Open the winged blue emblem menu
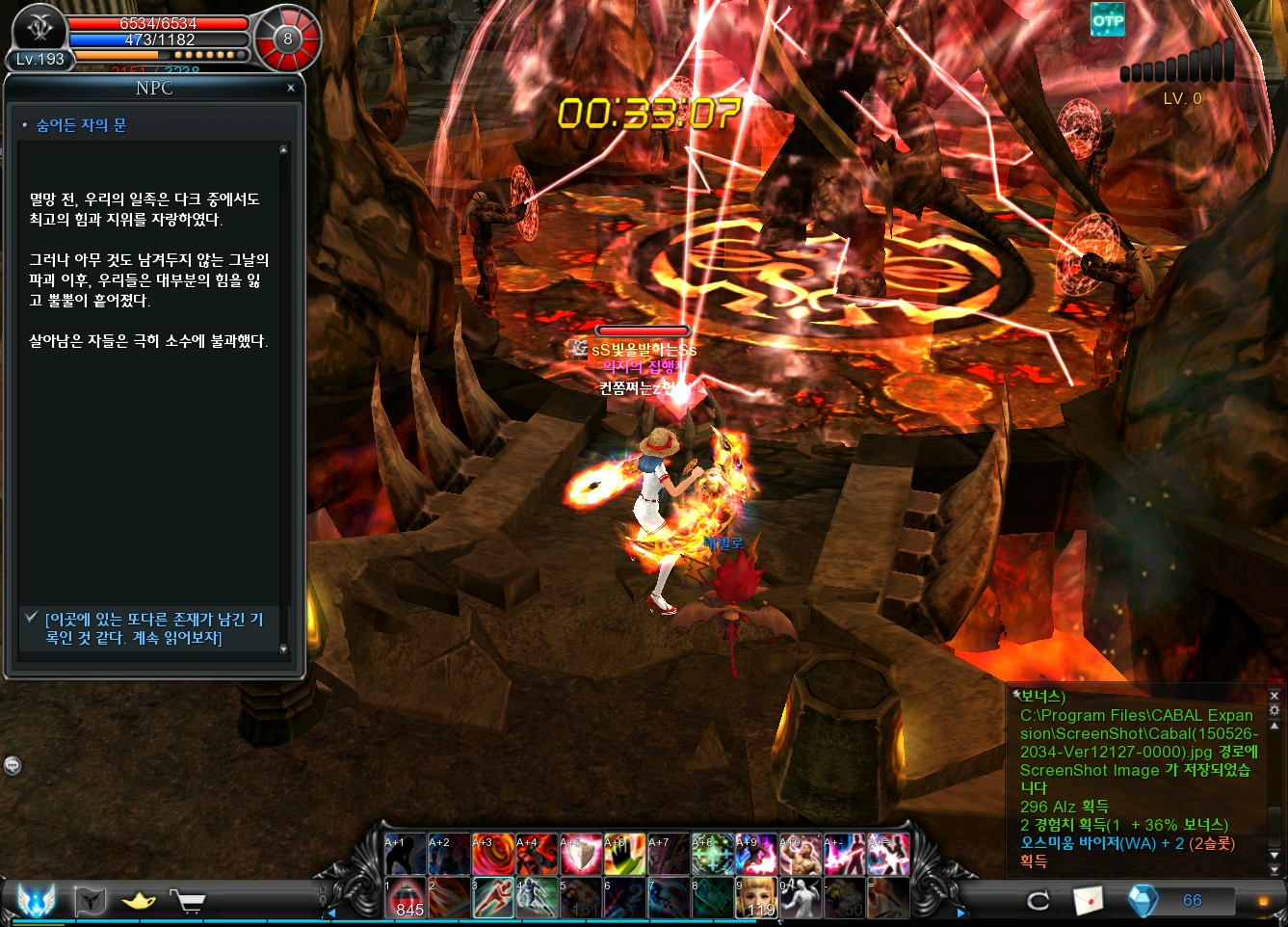Image resolution: width=1288 pixels, height=927 pixels. (x=37, y=901)
